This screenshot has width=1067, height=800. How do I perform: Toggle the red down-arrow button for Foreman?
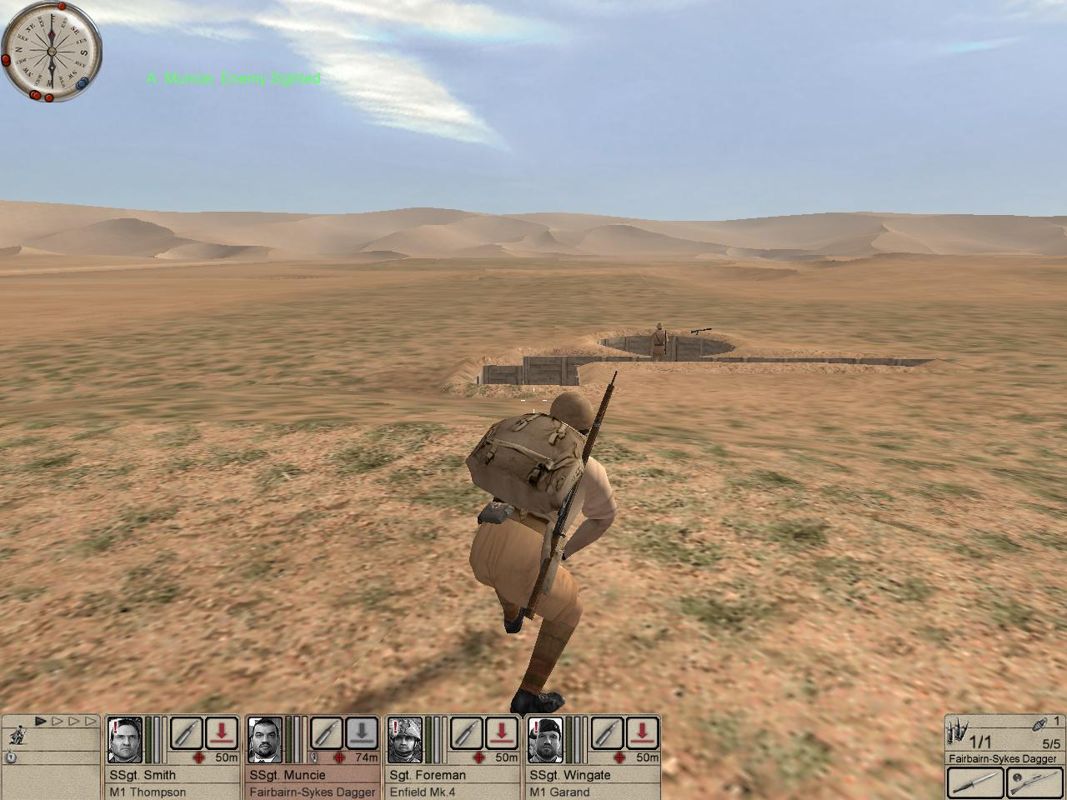[501, 733]
